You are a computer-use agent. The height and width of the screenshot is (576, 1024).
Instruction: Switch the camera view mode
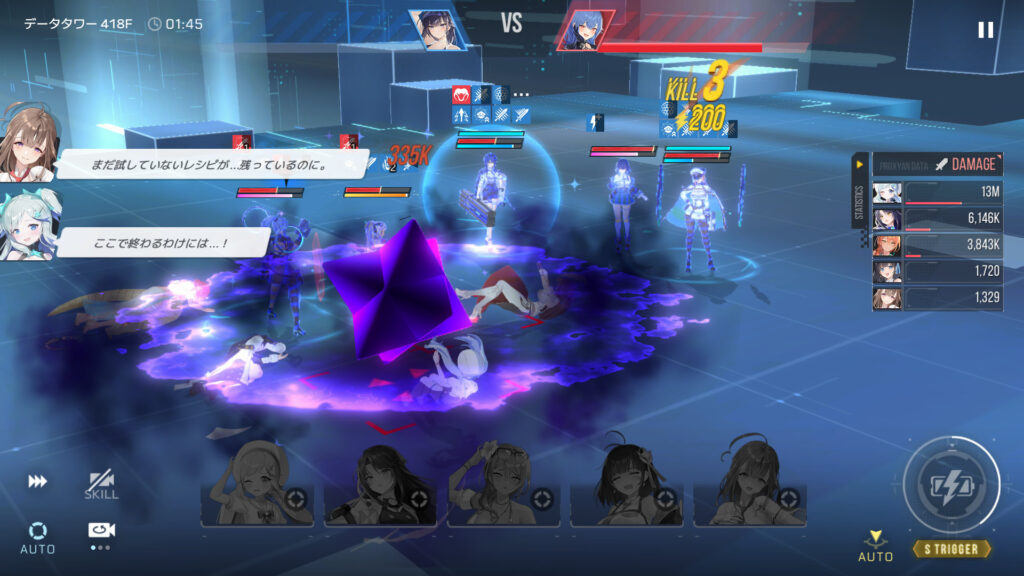pos(101,533)
